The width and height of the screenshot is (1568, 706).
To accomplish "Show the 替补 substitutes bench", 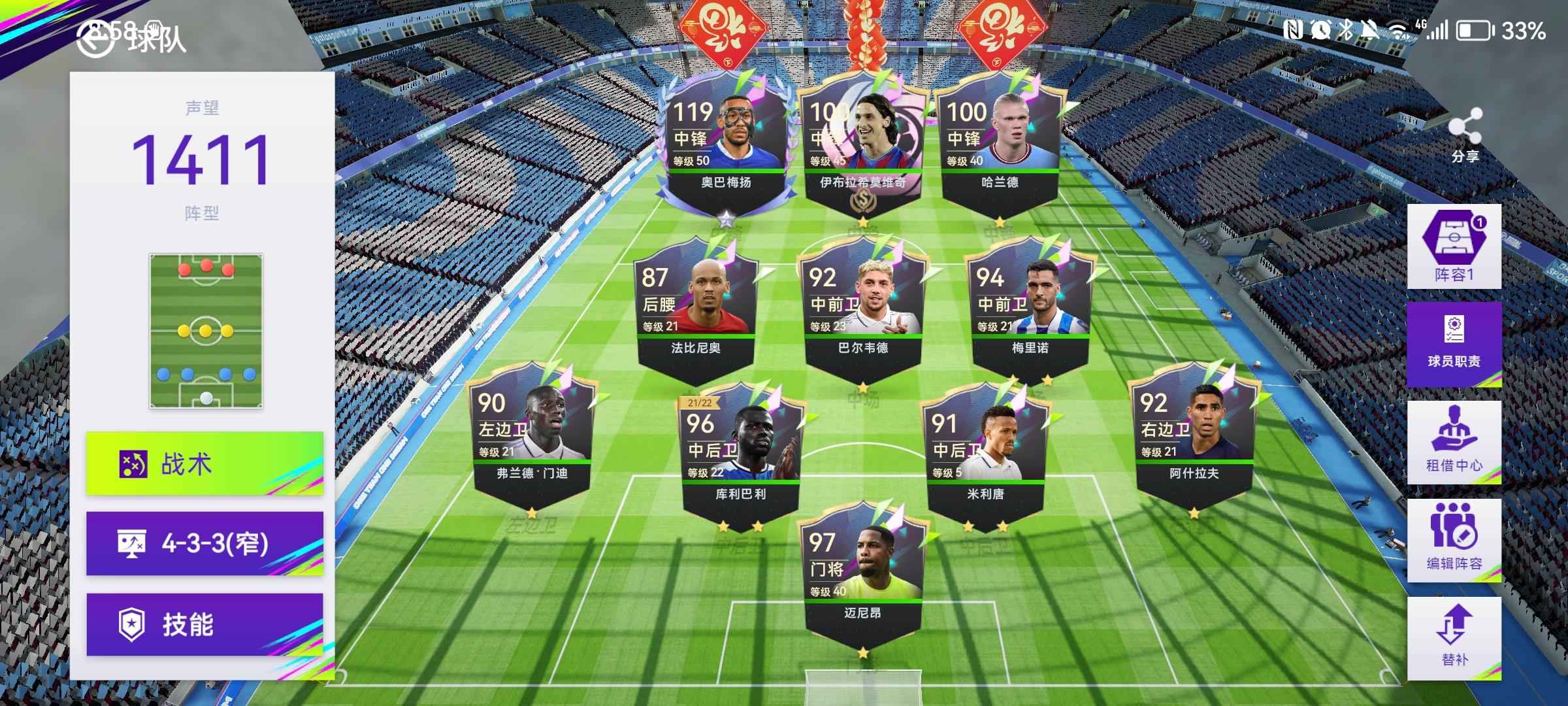I will point(1454,638).
